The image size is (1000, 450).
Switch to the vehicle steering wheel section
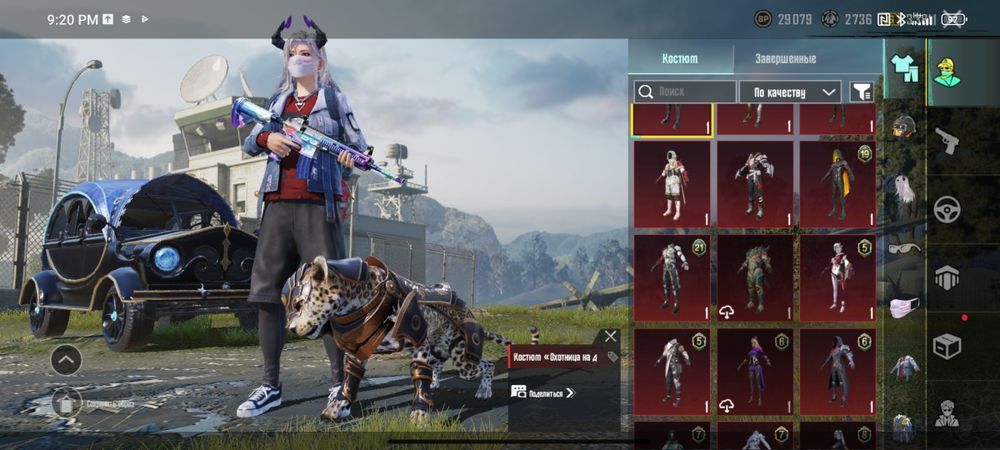(946, 209)
